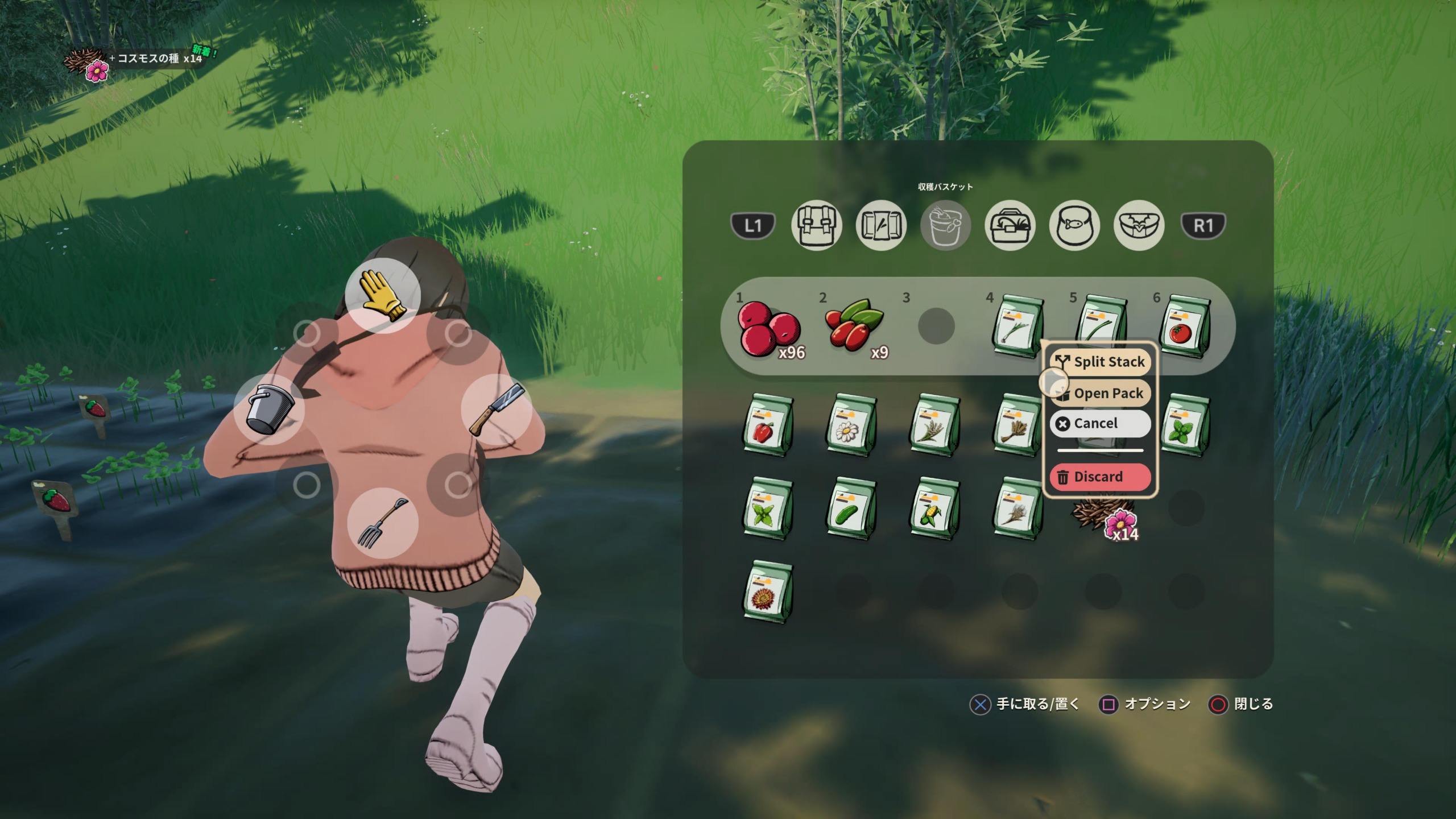Equip the pitchfork tool
The width and height of the screenshot is (1456, 819).
point(383,523)
